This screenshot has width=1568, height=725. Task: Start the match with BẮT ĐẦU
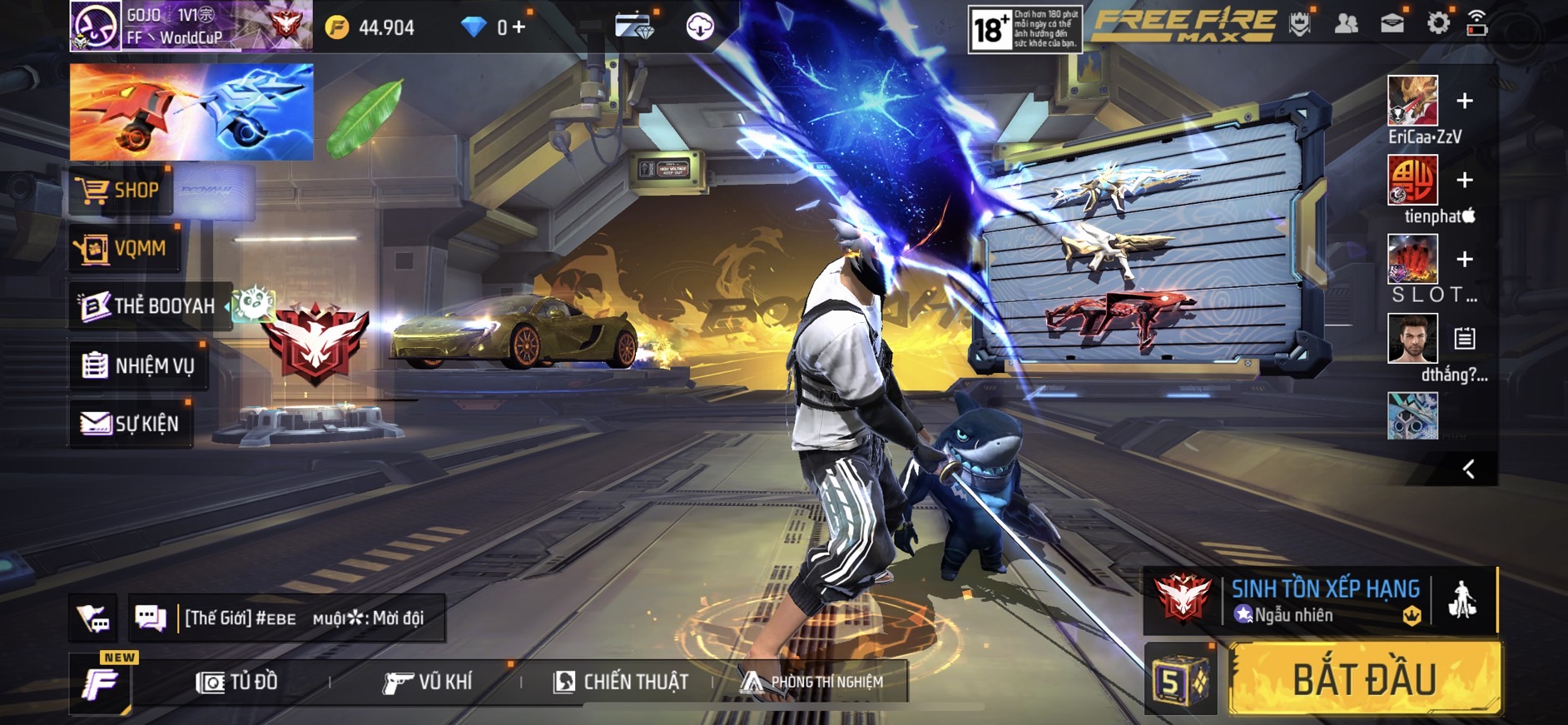coord(1365,679)
